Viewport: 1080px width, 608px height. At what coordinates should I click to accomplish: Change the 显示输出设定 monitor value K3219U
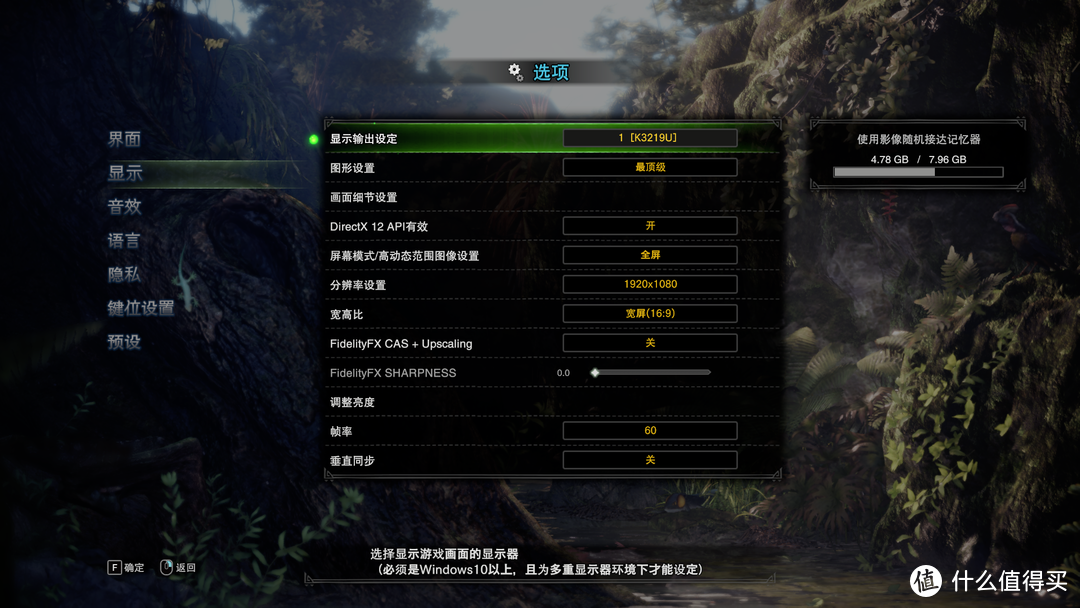(650, 138)
